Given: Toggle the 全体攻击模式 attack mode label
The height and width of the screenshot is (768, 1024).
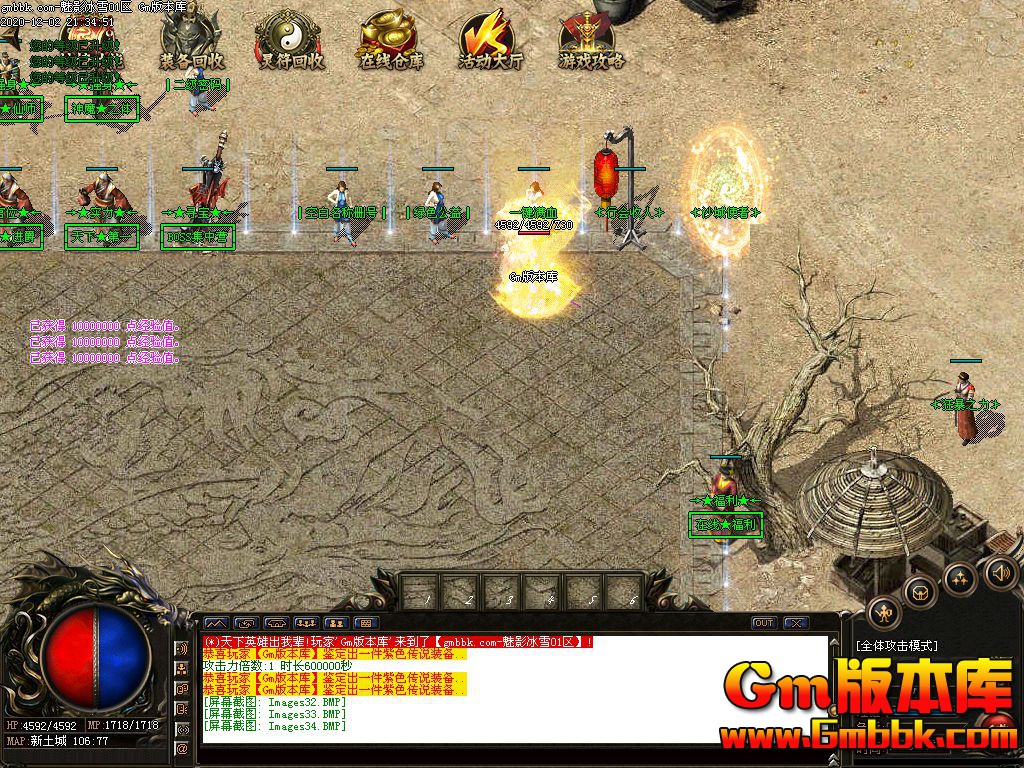Looking at the screenshot, I should [x=896, y=646].
